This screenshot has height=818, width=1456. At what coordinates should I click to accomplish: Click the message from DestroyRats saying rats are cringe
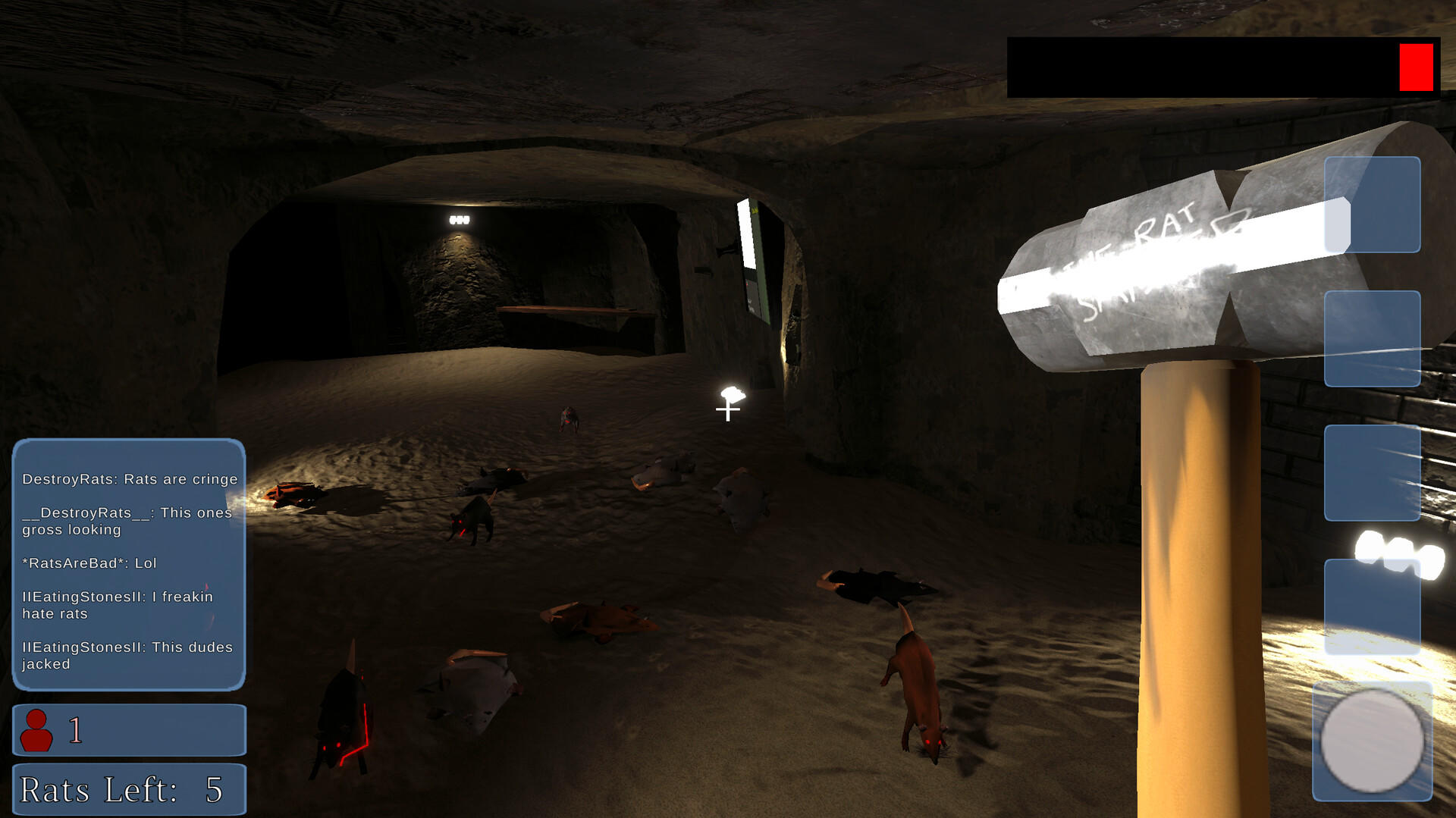click(x=129, y=479)
